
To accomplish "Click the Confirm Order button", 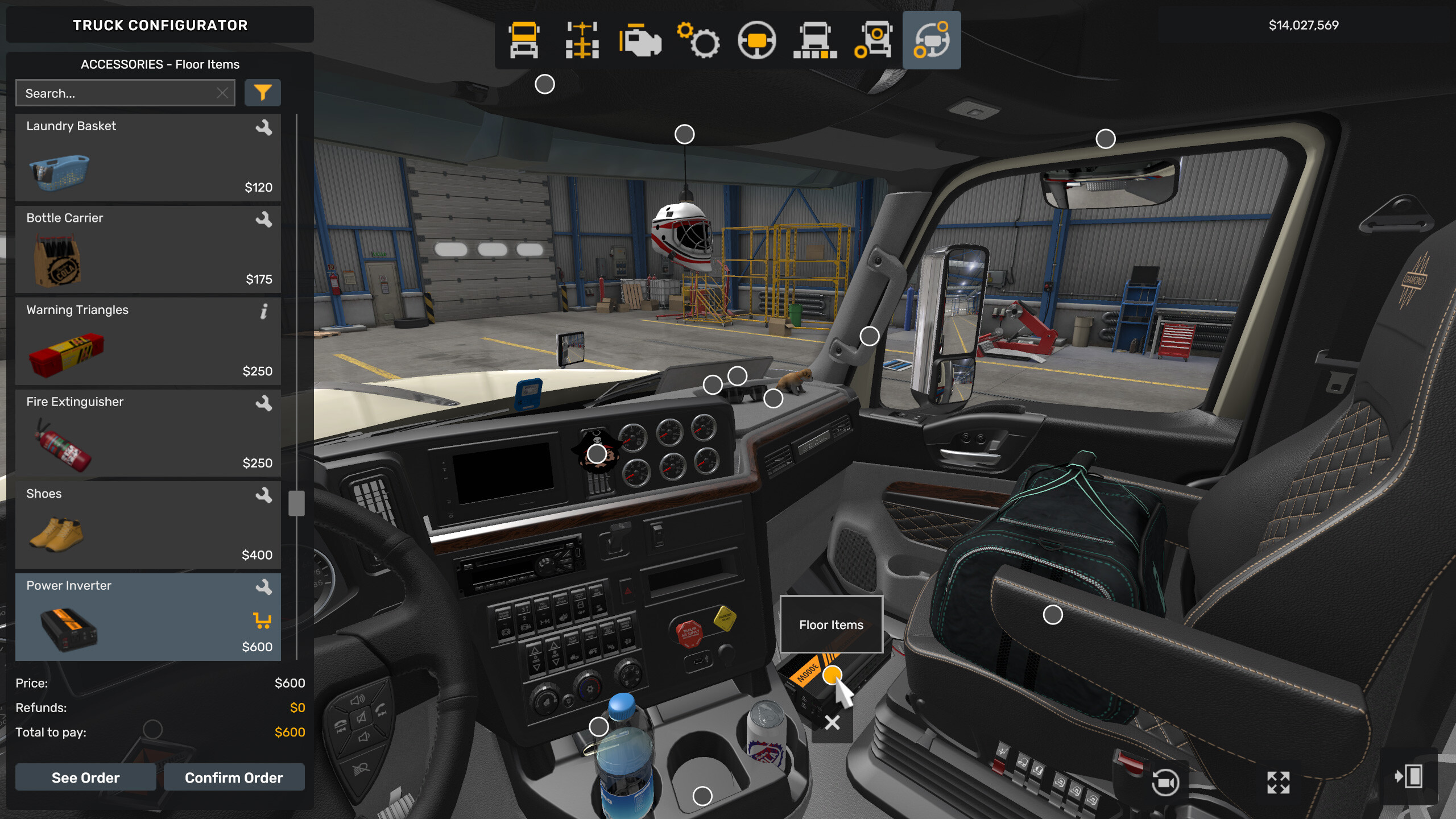I will click(x=234, y=777).
